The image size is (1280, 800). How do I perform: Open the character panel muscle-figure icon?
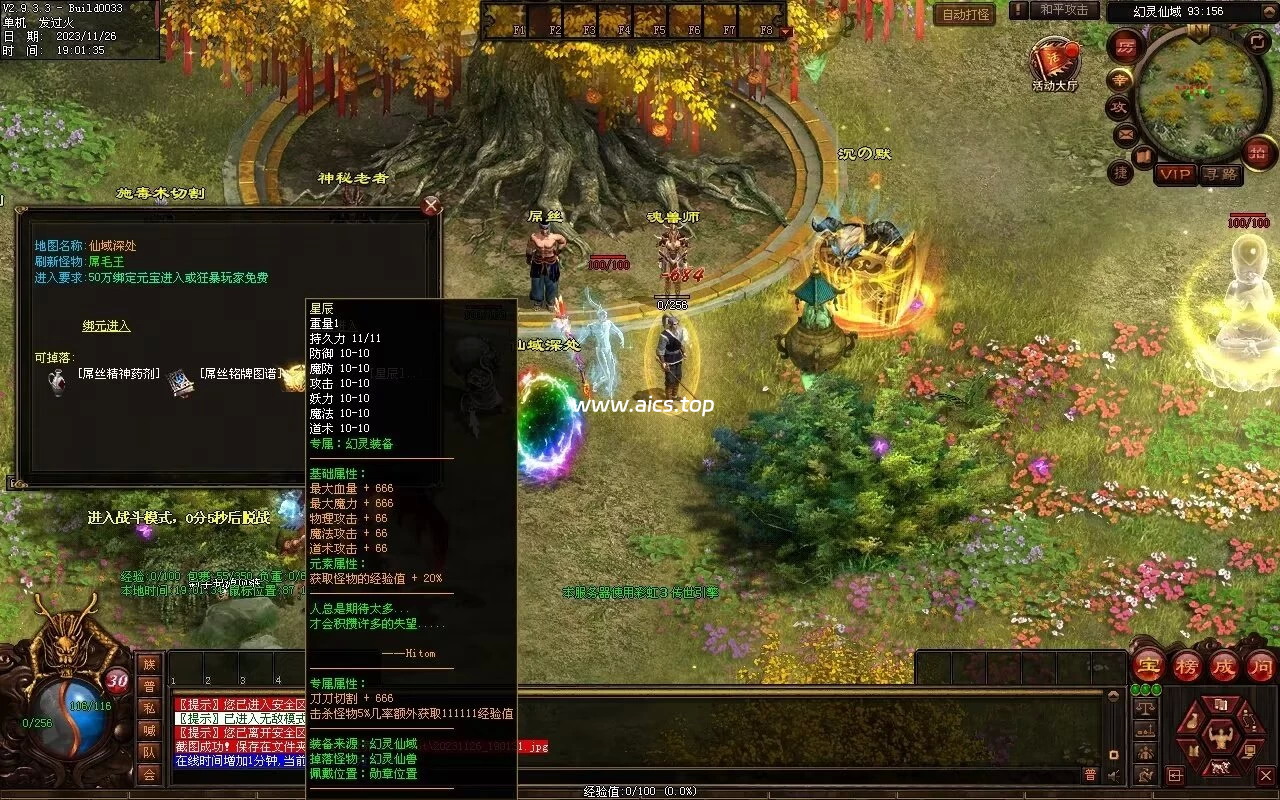click(x=1218, y=738)
